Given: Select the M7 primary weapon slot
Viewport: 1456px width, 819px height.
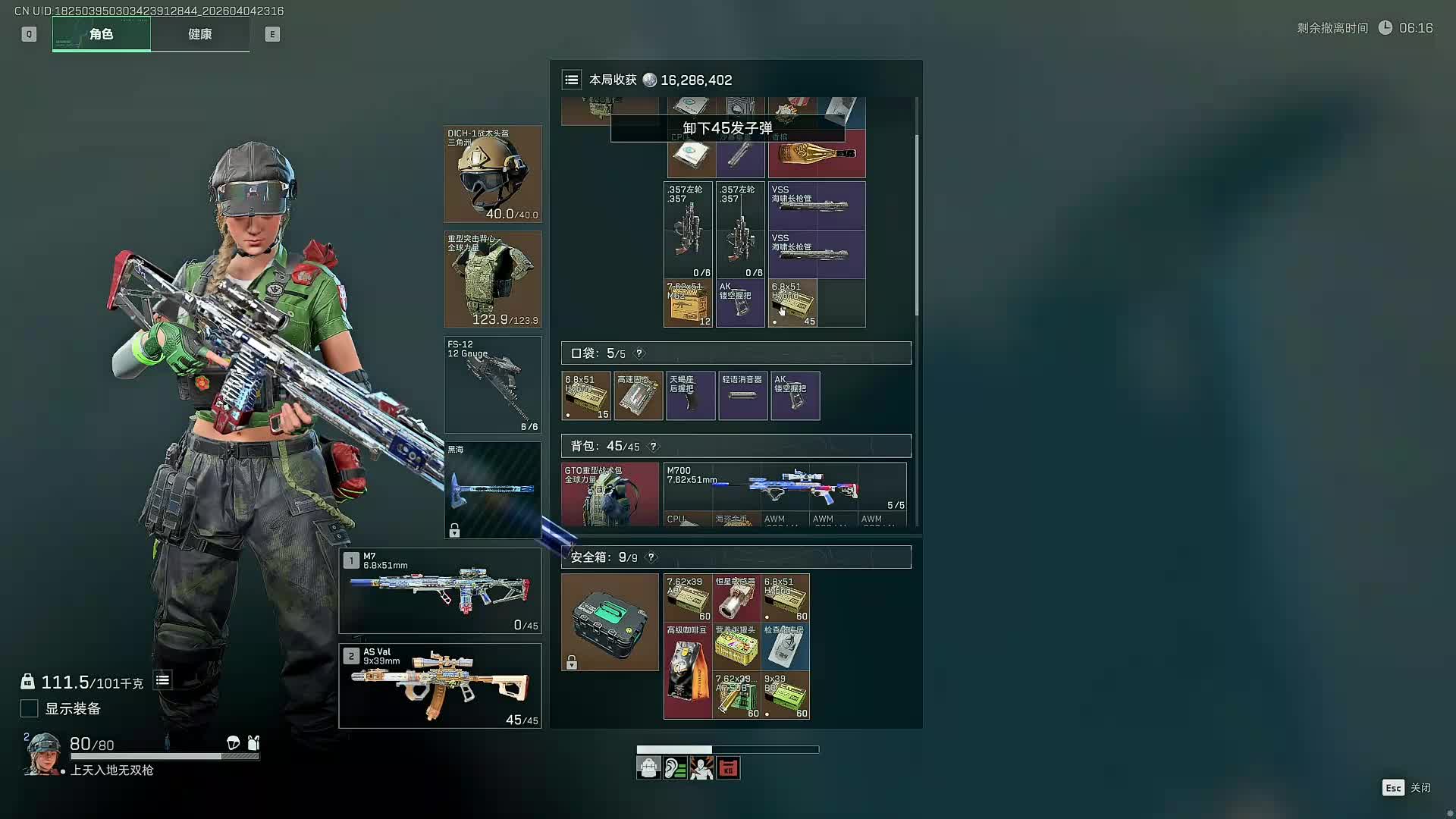Looking at the screenshot, I should click(x=440, y=591).
